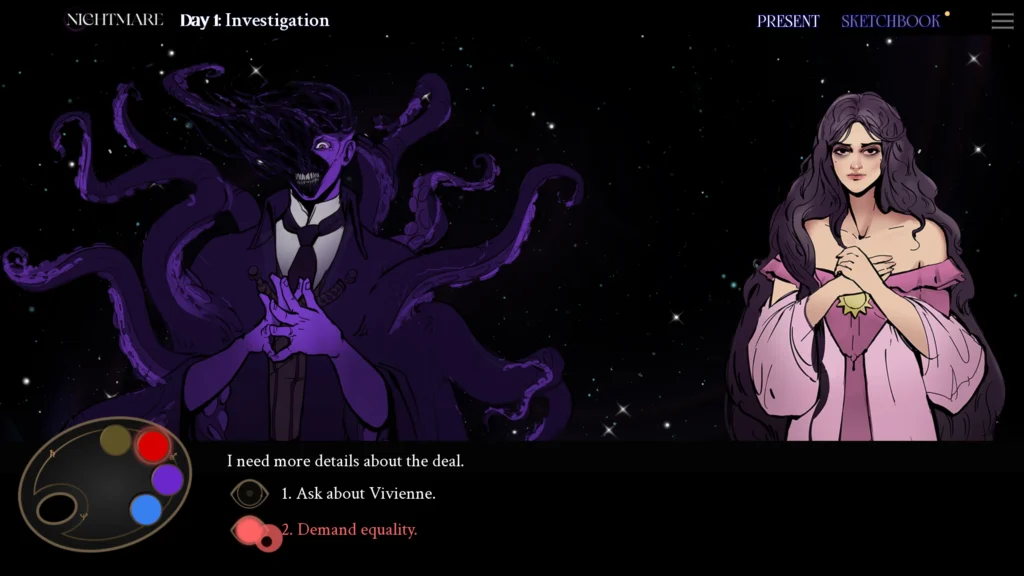Pick the blue paint on the palette
The height and width of the screenshot is (576, 1024).
coord(146,510)
